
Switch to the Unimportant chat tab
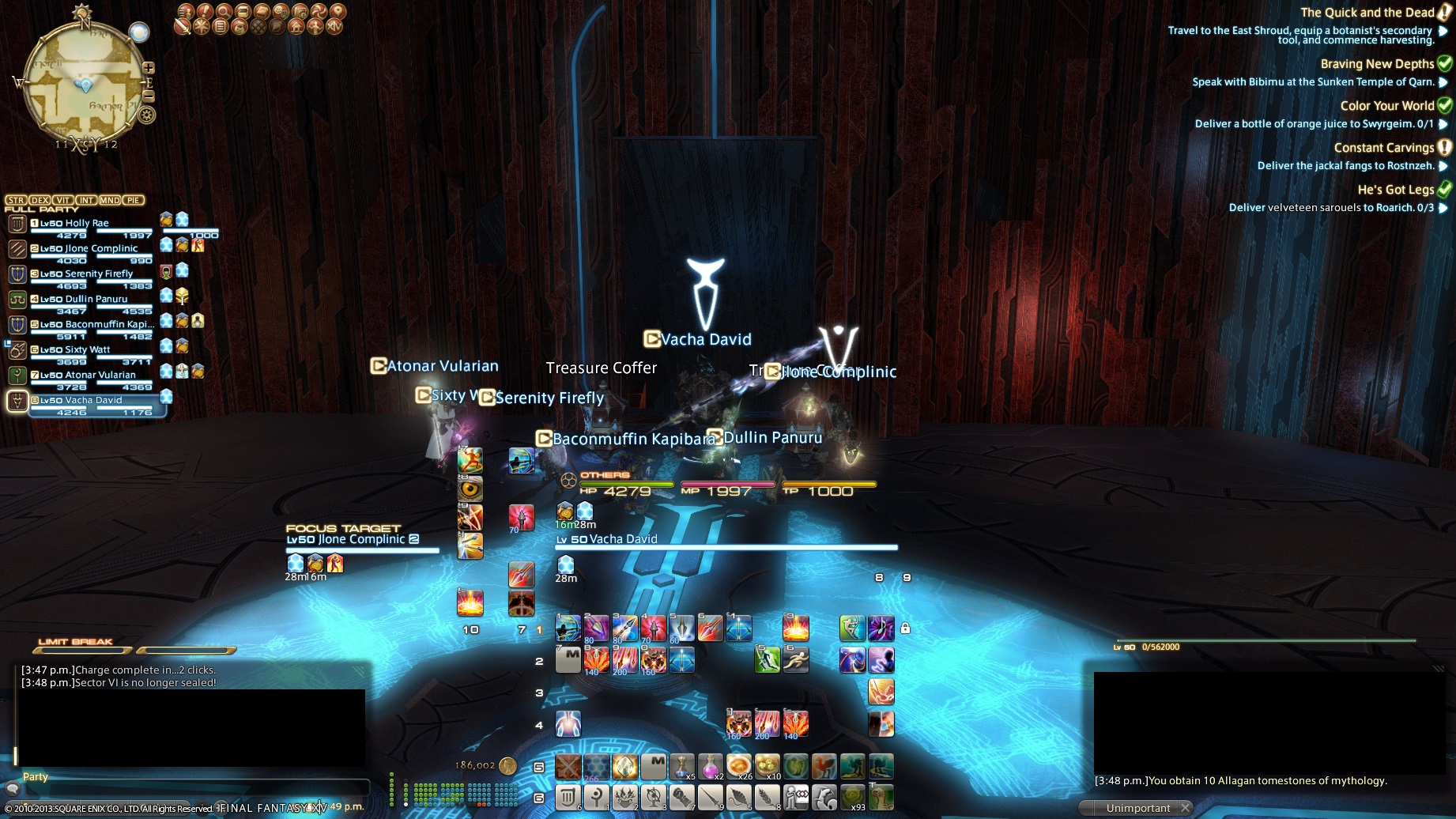coord(1137,808)
